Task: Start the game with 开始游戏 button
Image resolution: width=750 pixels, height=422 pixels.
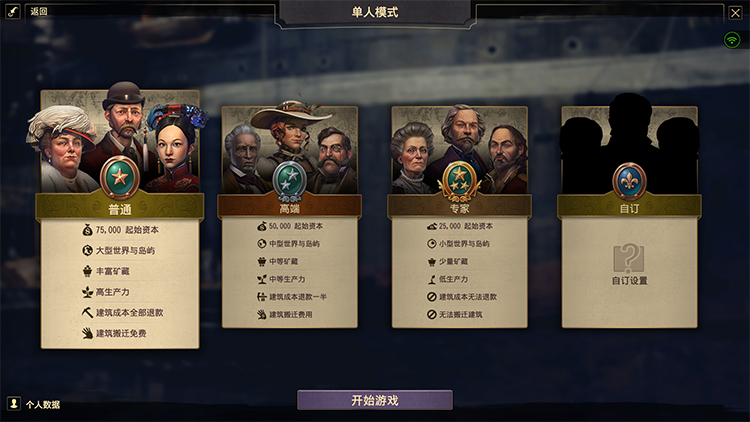Action: [374, 400]
